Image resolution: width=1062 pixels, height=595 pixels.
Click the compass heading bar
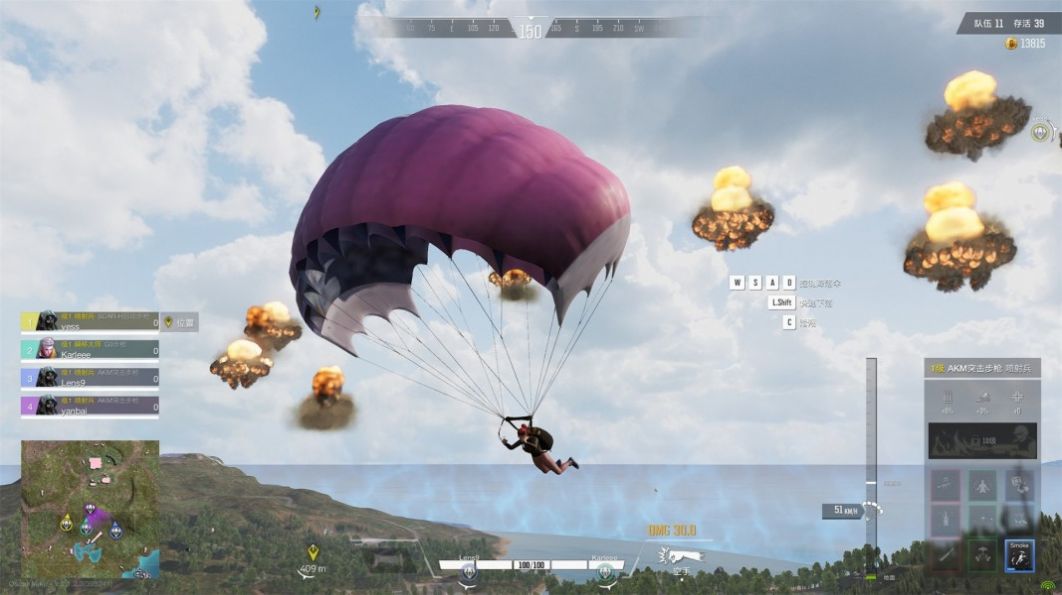pos(530,29)
